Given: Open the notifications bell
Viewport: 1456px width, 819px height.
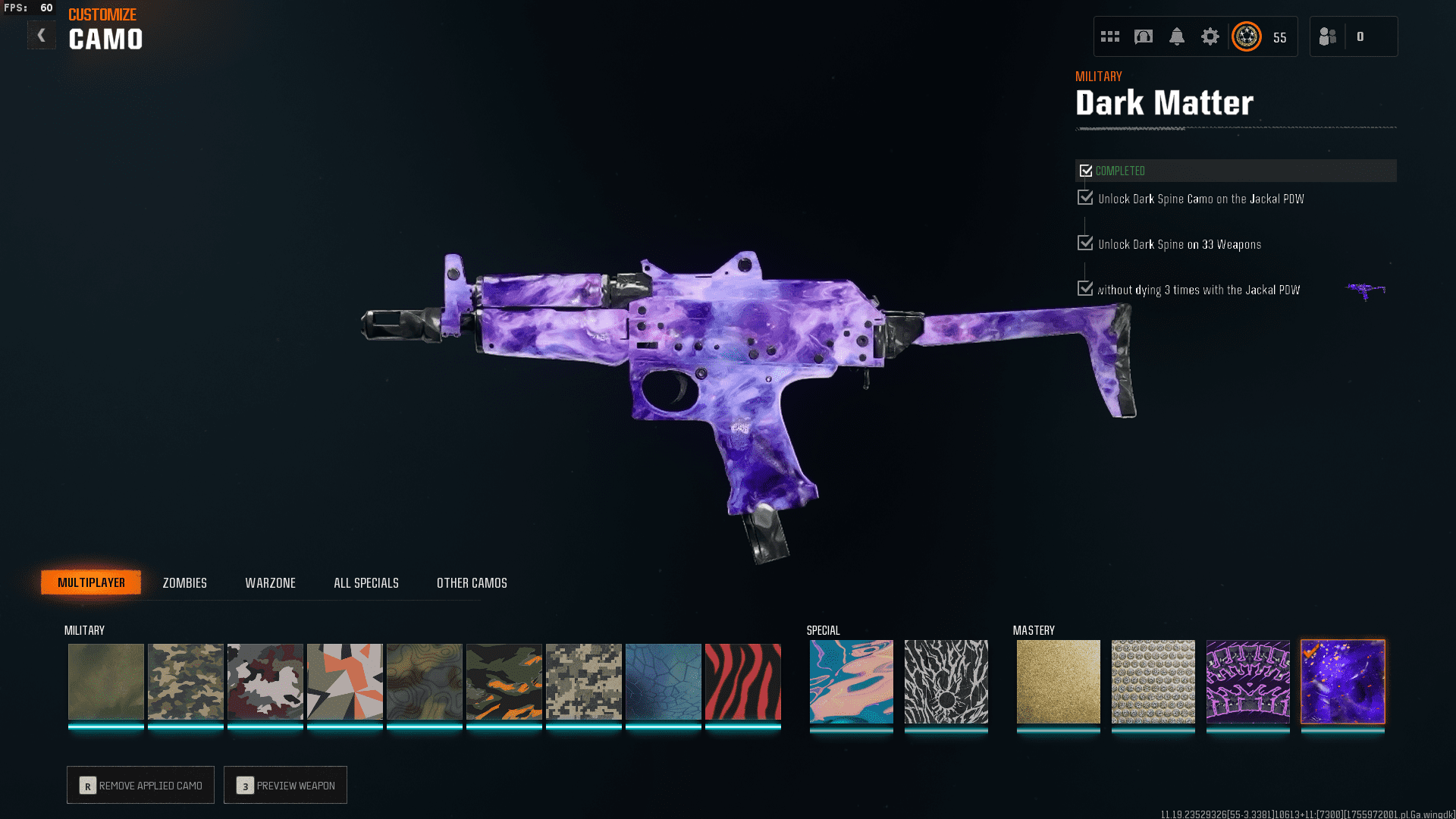Looking at the screenshot, I should [1176, 36].
